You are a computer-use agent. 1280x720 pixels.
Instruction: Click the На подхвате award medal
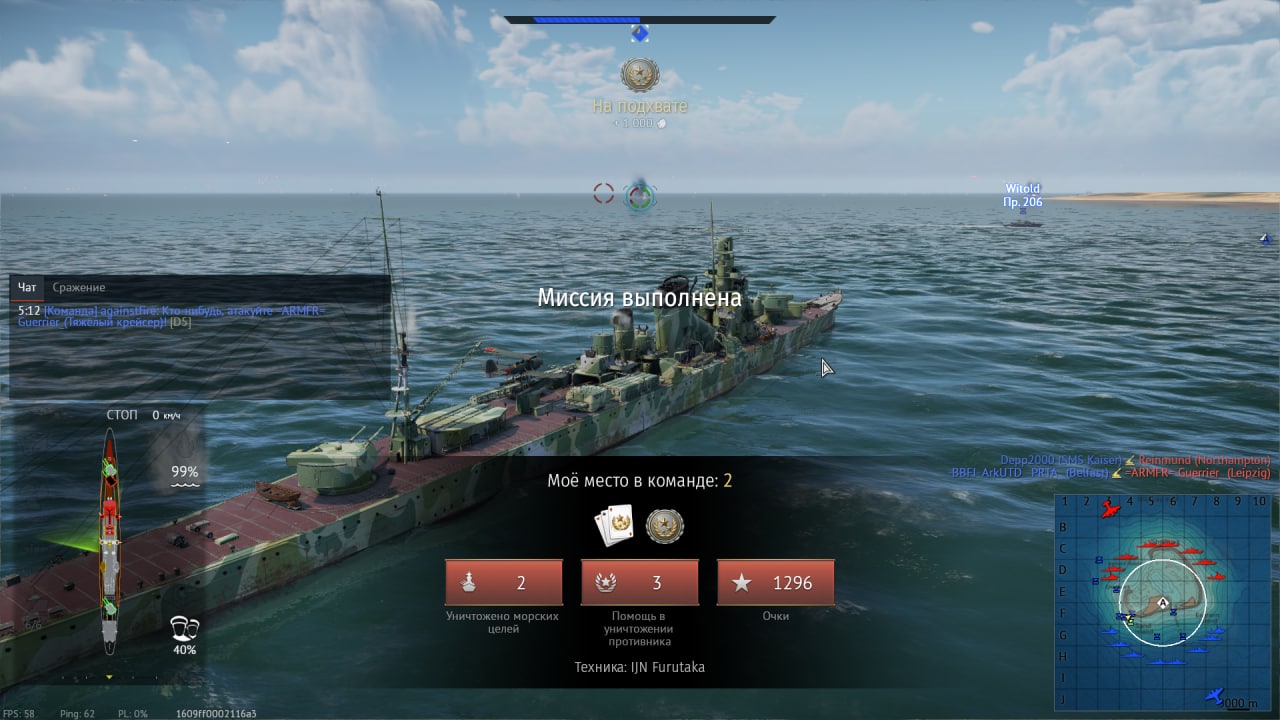[x=640, y=76]
